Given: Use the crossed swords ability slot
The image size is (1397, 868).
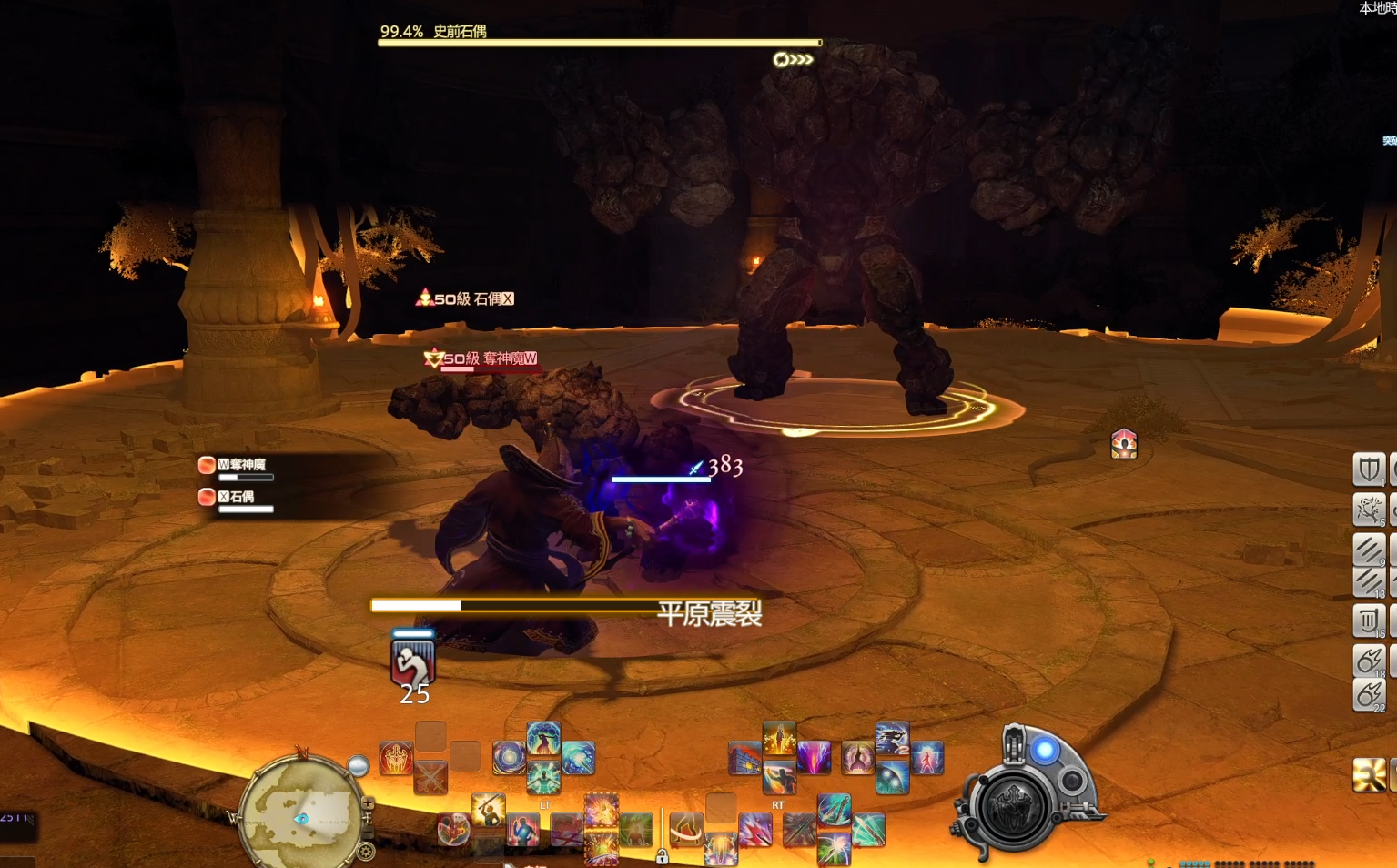Looking at the screenshot, I should [x=430, y=778].
